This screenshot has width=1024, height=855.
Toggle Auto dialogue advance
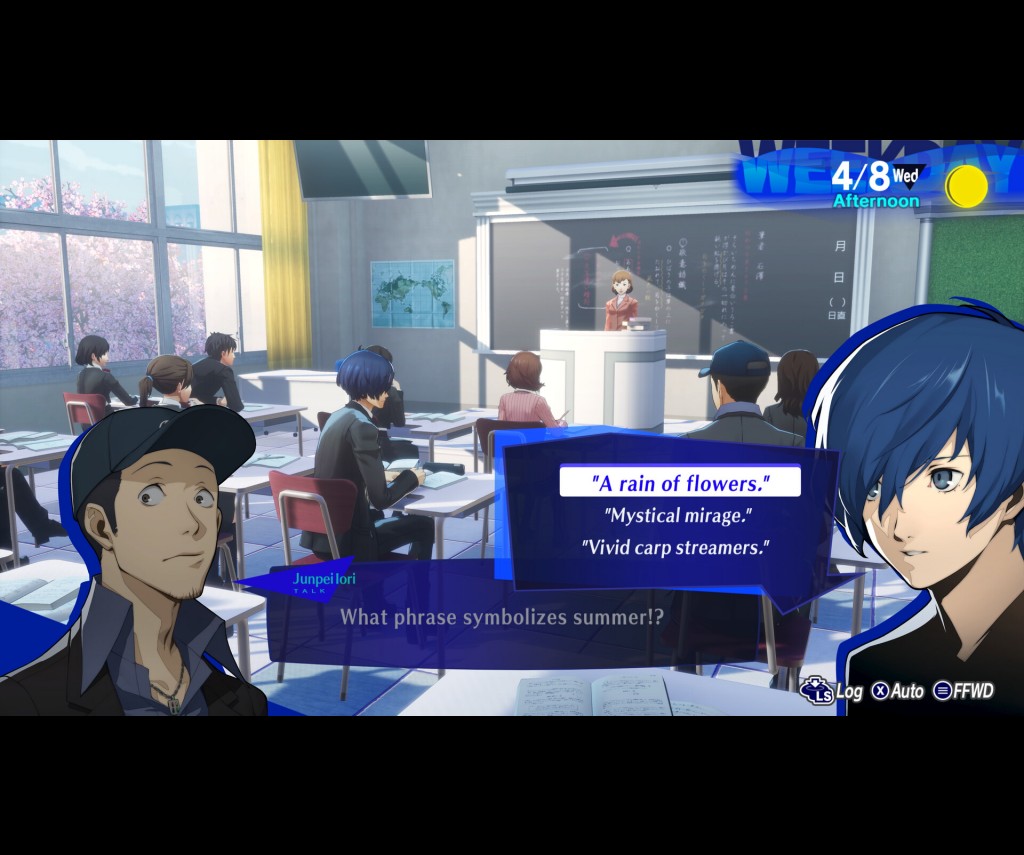click(x=897, y=691)
